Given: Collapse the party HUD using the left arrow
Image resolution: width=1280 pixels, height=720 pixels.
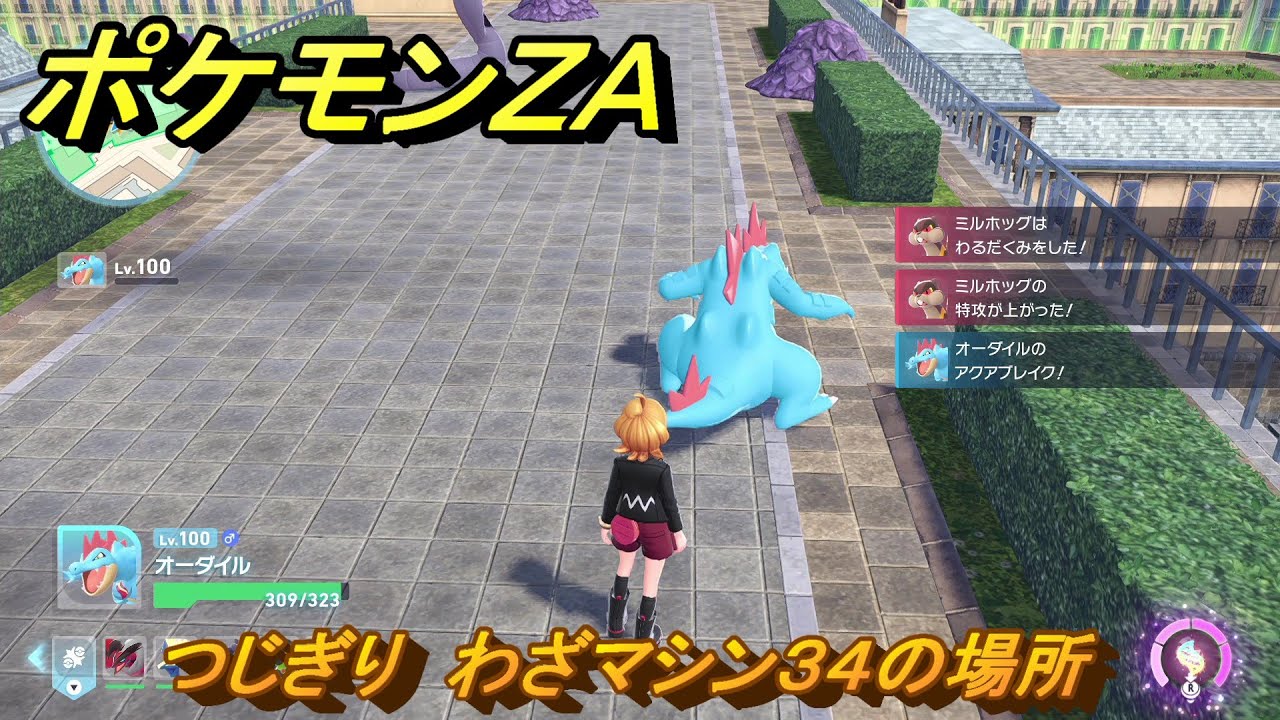Looking at the screenshot, I should pos(35,656).
